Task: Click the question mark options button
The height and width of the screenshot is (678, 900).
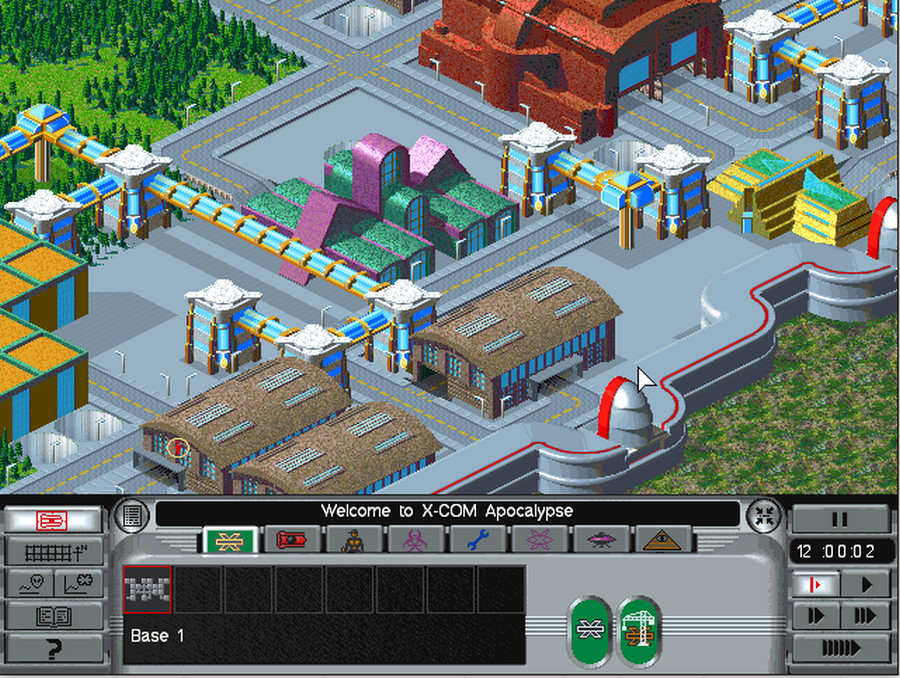Action: tap(53, 648)
